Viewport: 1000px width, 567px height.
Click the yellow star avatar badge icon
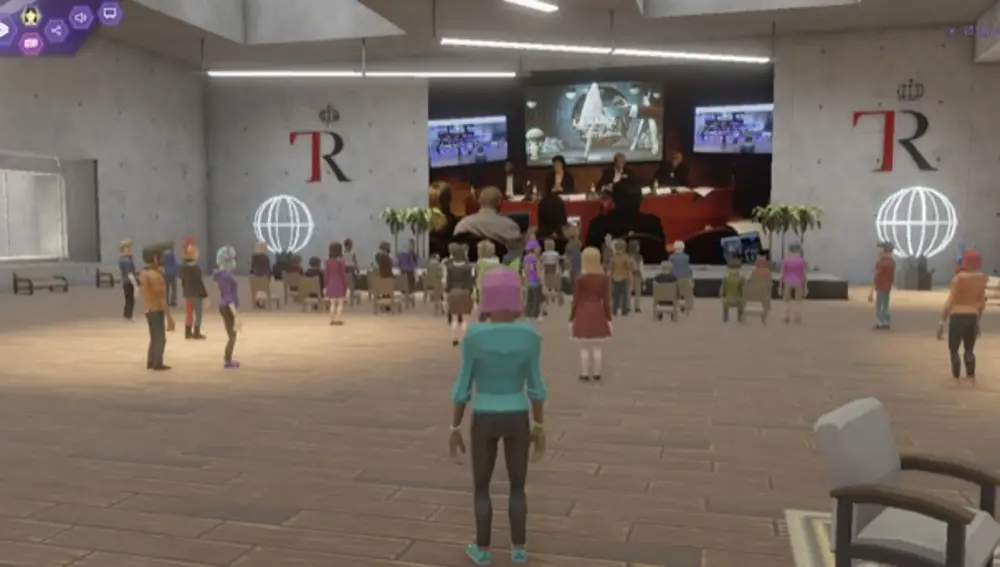31,16
